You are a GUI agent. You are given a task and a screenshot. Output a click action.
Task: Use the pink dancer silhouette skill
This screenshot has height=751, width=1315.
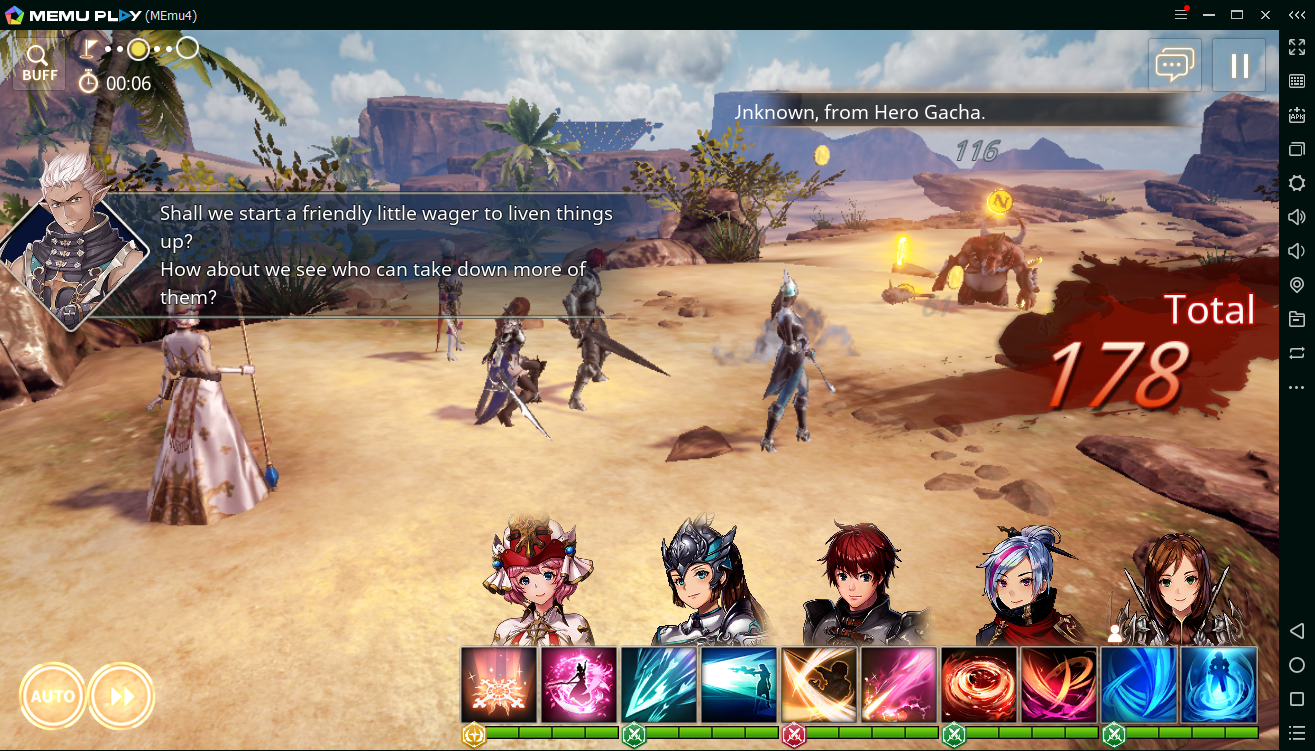coord(579,685)
